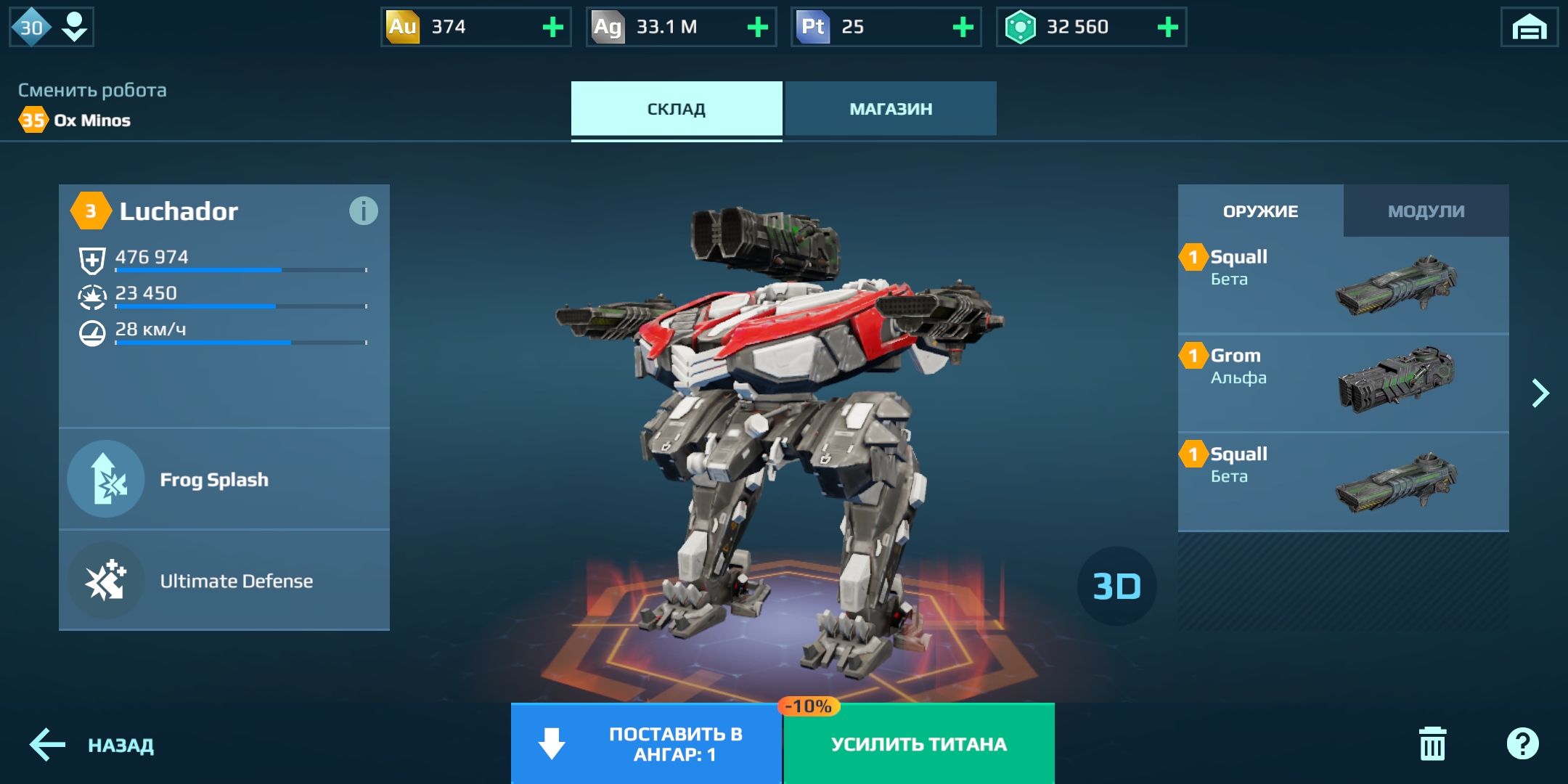The height and width of the screenshot is (784, 1568).
Task: Select the СКЛАД tab
Action: click(x=676, y=109)
